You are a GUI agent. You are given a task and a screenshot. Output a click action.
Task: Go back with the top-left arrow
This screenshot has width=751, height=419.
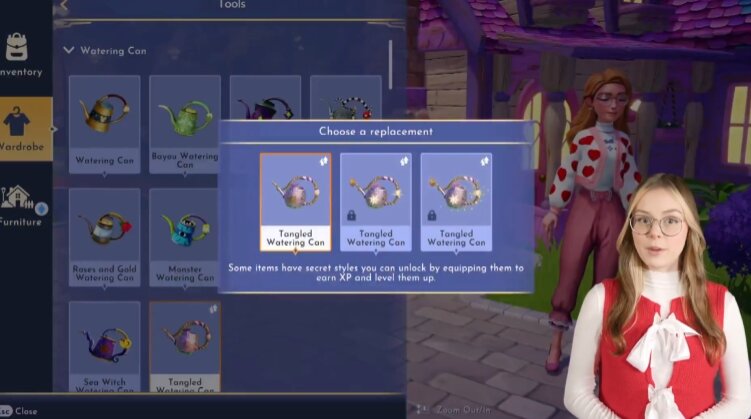64,5
